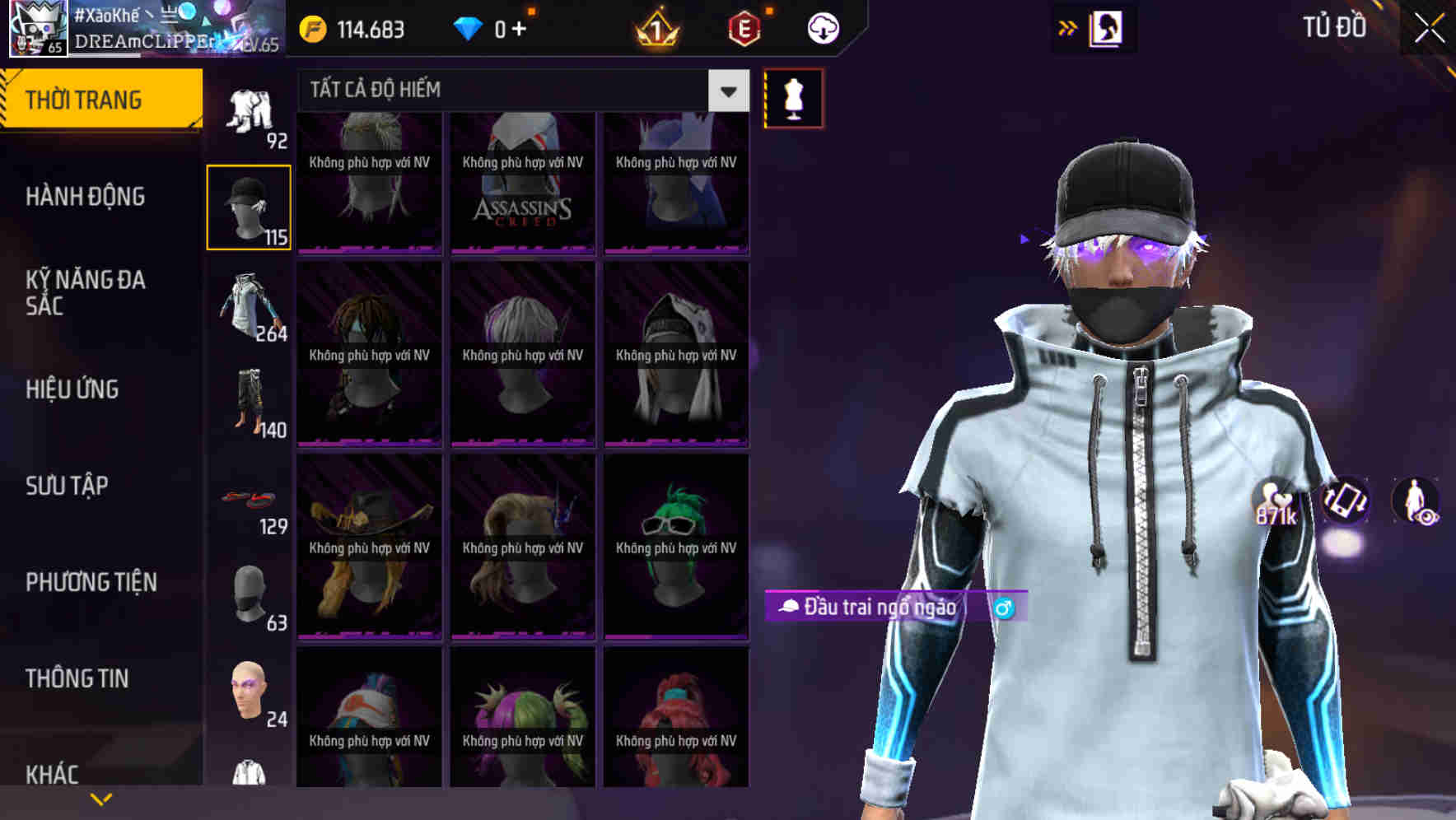Image resolution: width=1456 pixels, height=820 pixels.
Task: Select the Assassin's Creed outfit thumbnail
Action: [522, 183]
